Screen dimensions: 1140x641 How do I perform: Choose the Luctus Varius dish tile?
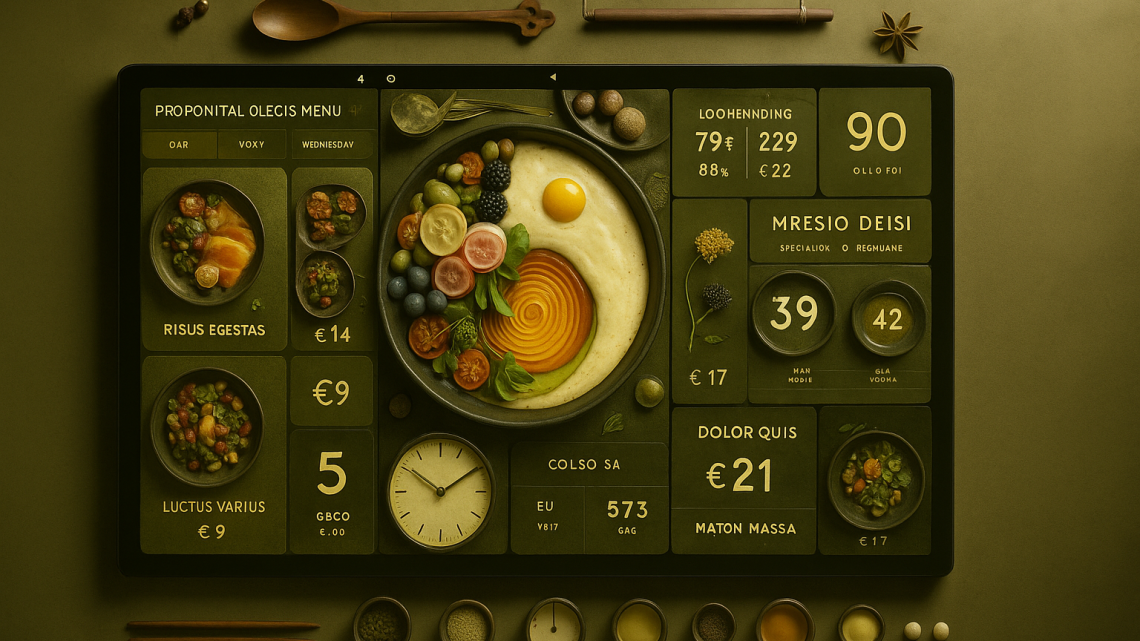214,453
